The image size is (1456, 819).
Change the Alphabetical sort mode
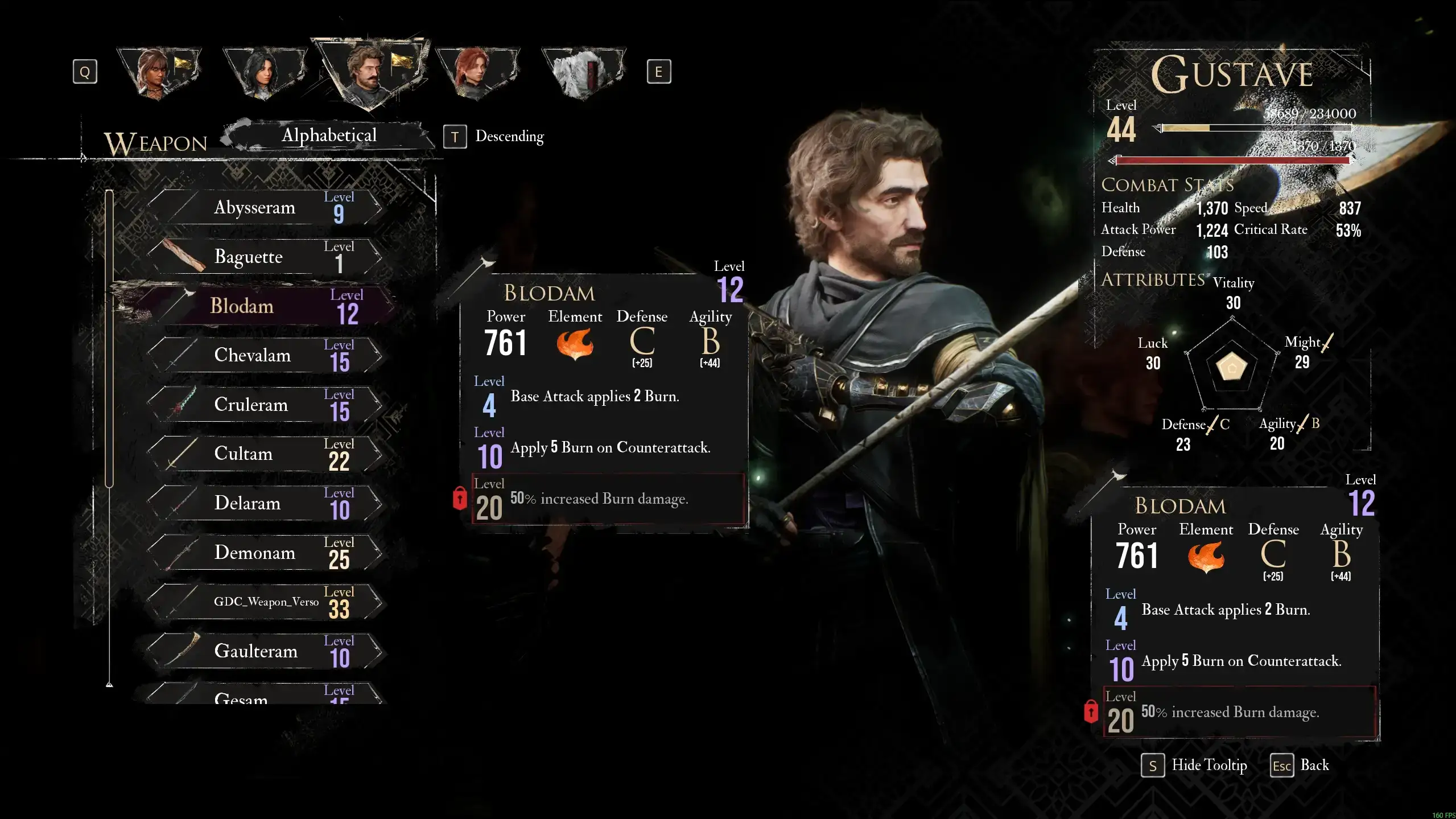point(329,135)
